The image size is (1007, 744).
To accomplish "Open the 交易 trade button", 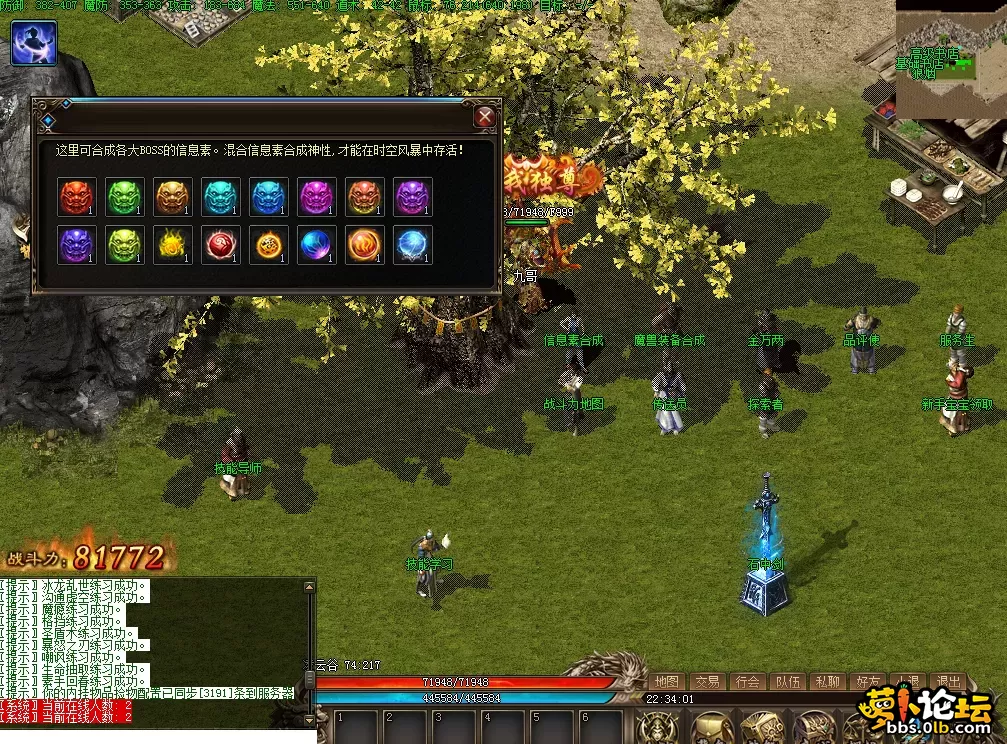I will click(x=708, y=682).
